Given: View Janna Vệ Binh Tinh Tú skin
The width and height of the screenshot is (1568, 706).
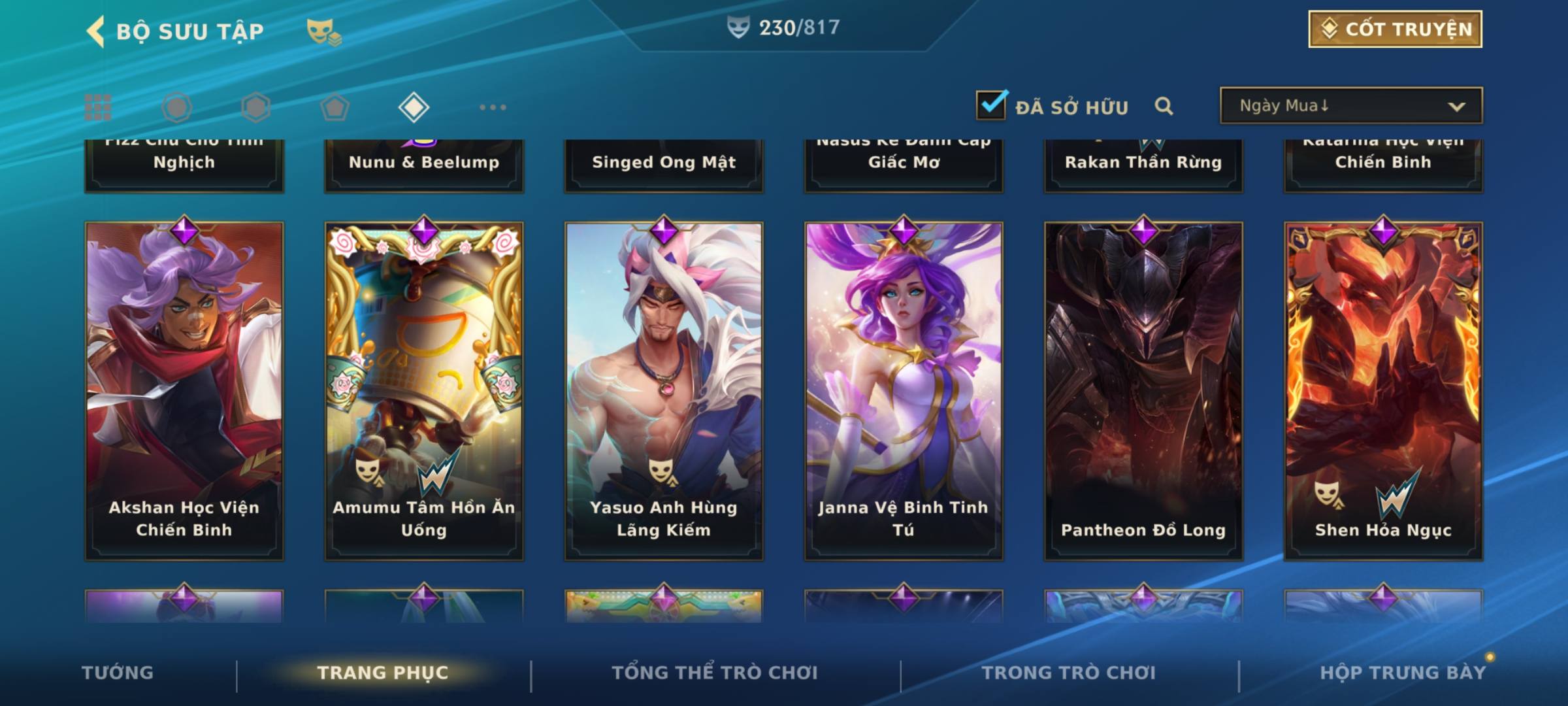Looking at the screenshot, I should point(904,391).
